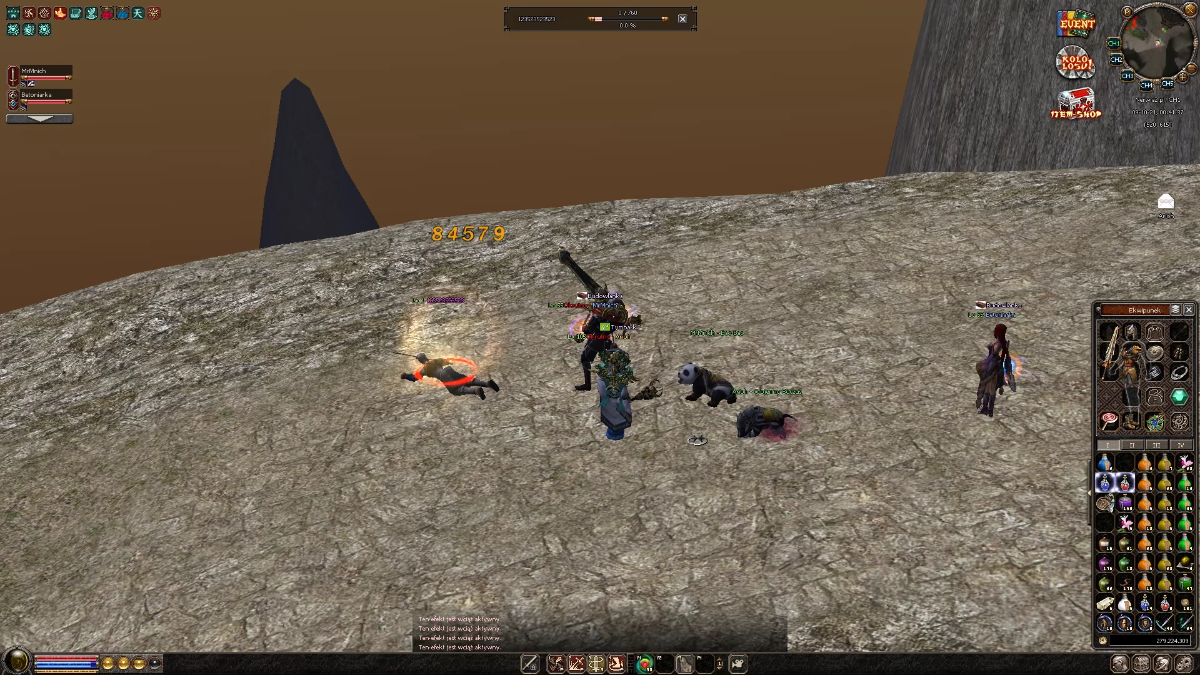Close the Ekwipunek inventory window
1200x675 pixels.
pyautogui.click(x=1188, y=310)
